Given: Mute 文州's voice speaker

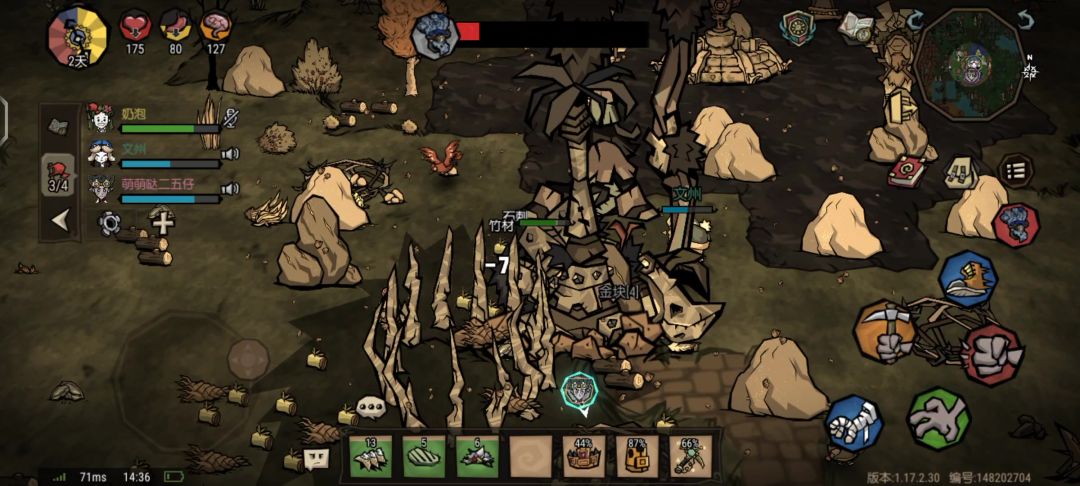Looking at the screenshot, I should click(231, 154).
